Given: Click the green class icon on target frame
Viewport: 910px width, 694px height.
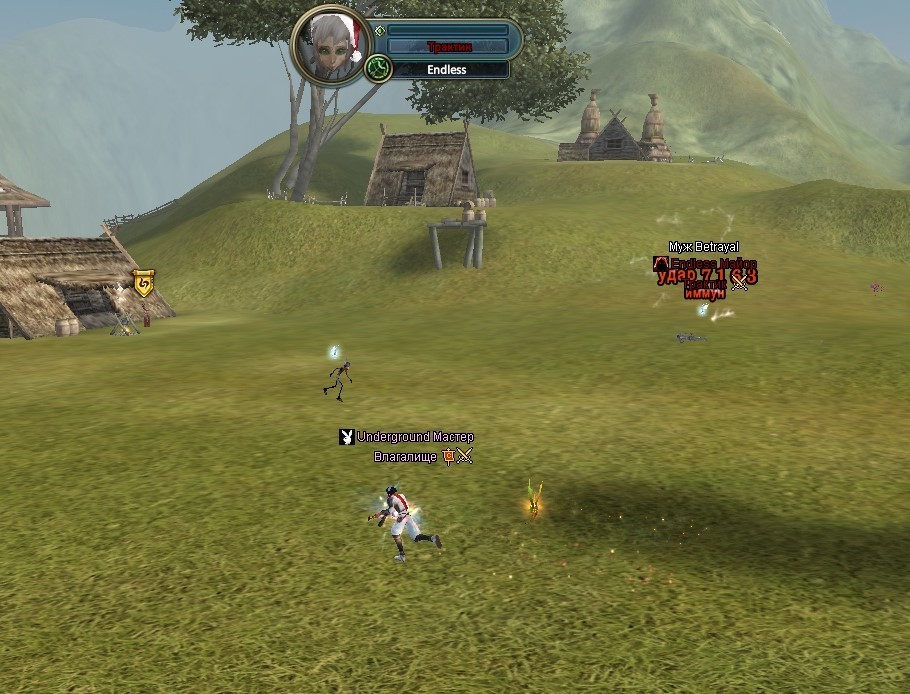Looking at the screenshot, I should tap(378, 69).
